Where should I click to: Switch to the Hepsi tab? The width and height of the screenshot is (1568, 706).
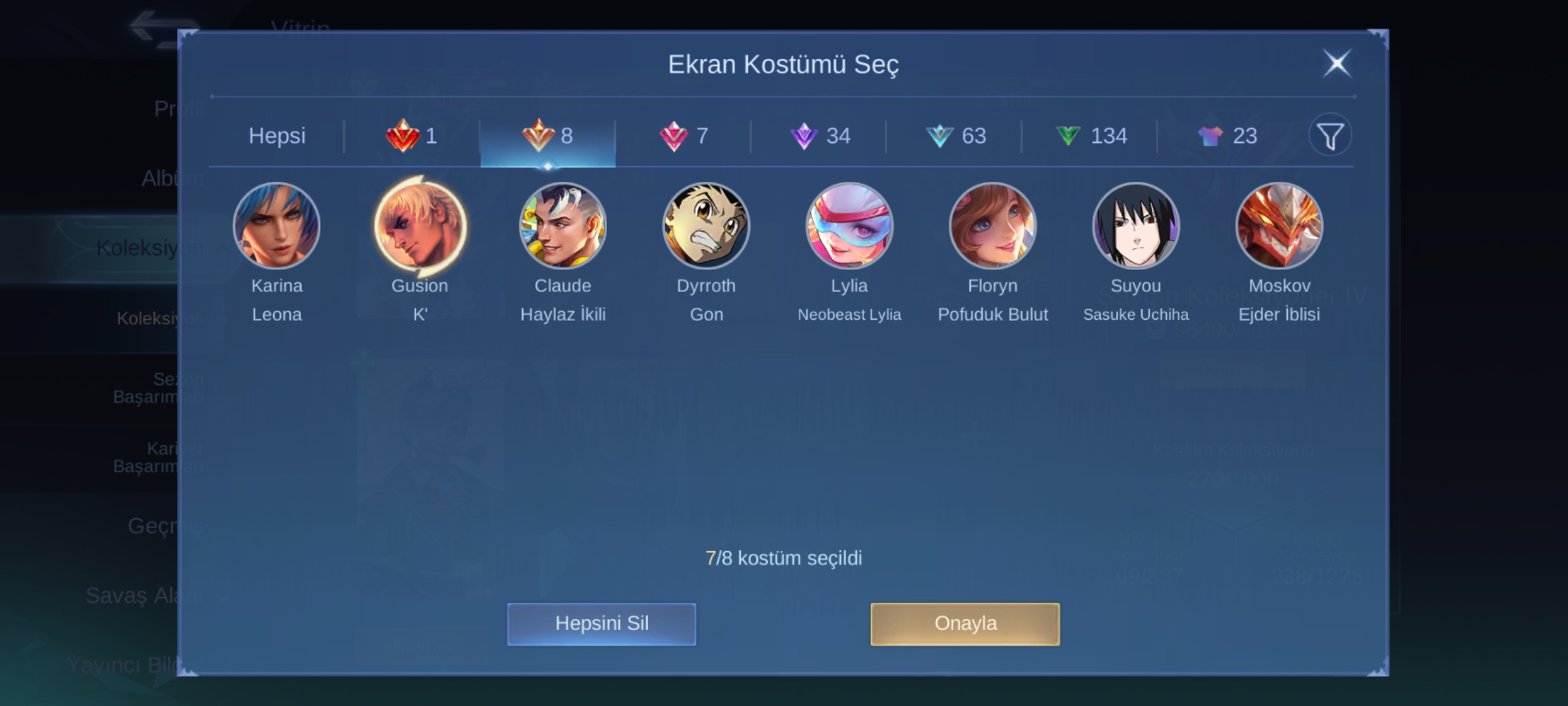[277, 136]
